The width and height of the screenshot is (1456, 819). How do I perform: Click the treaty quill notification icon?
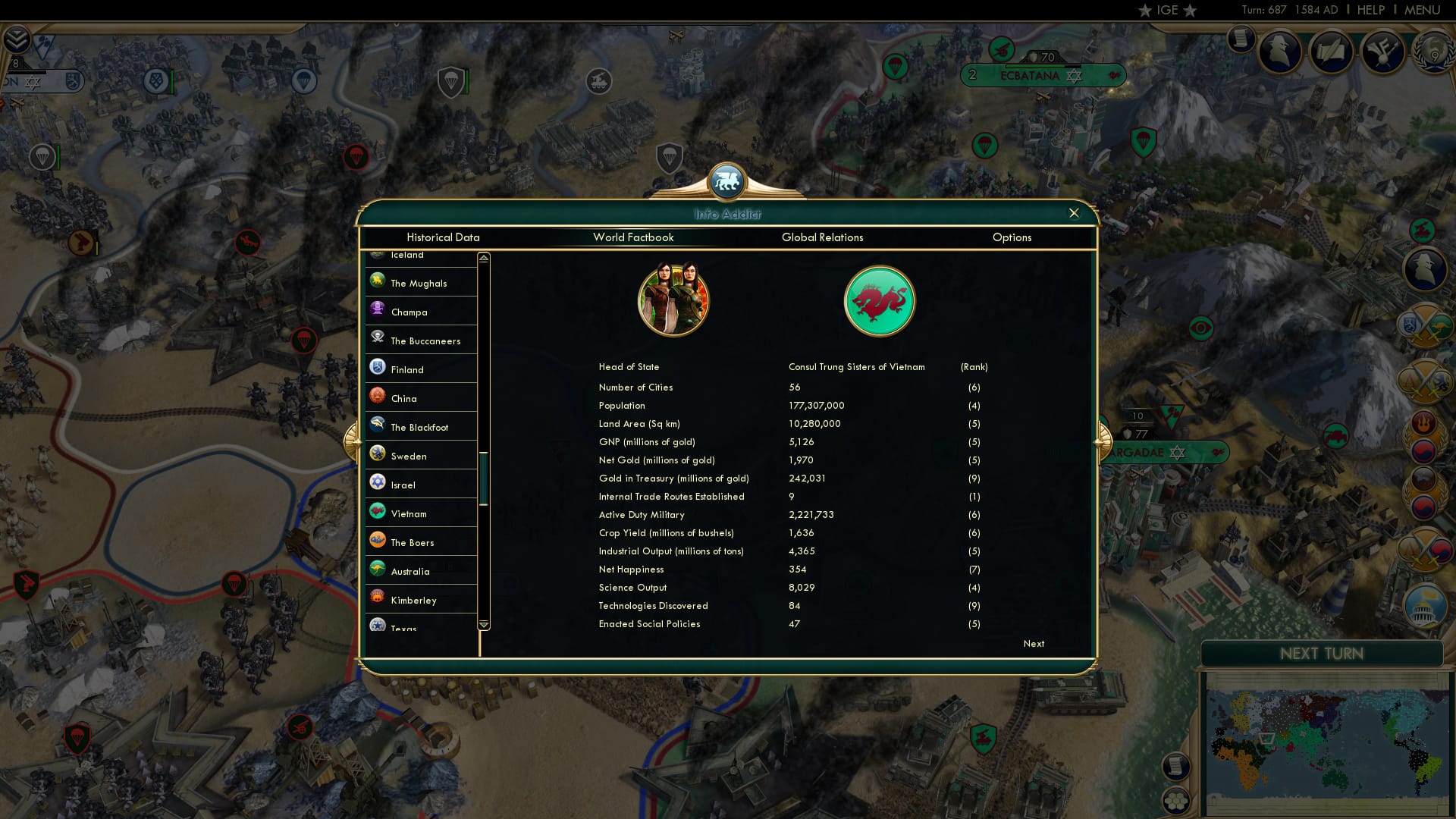1332,52
